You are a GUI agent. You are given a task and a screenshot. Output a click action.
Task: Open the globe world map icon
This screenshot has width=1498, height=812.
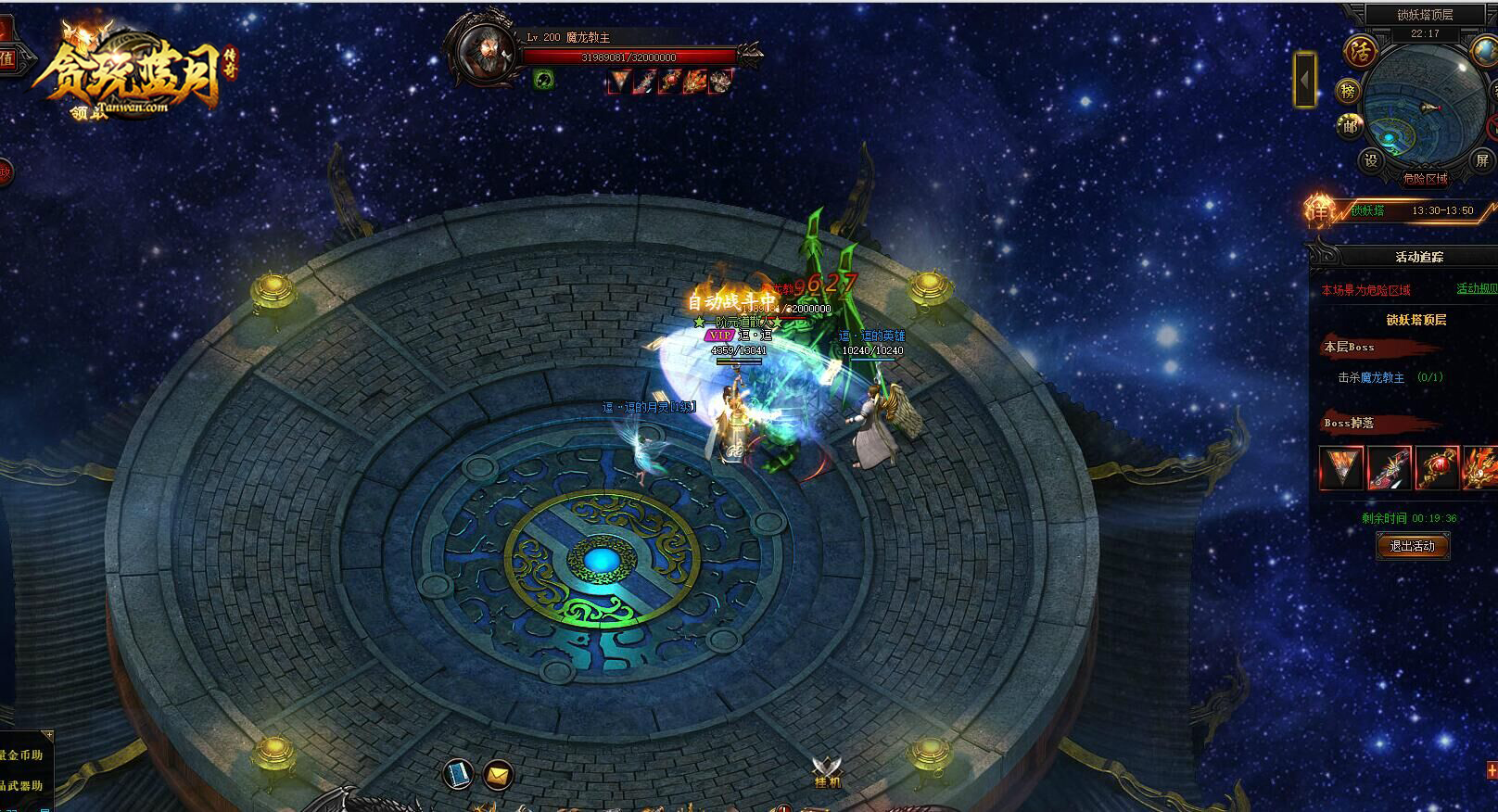tap(1484, 49)
